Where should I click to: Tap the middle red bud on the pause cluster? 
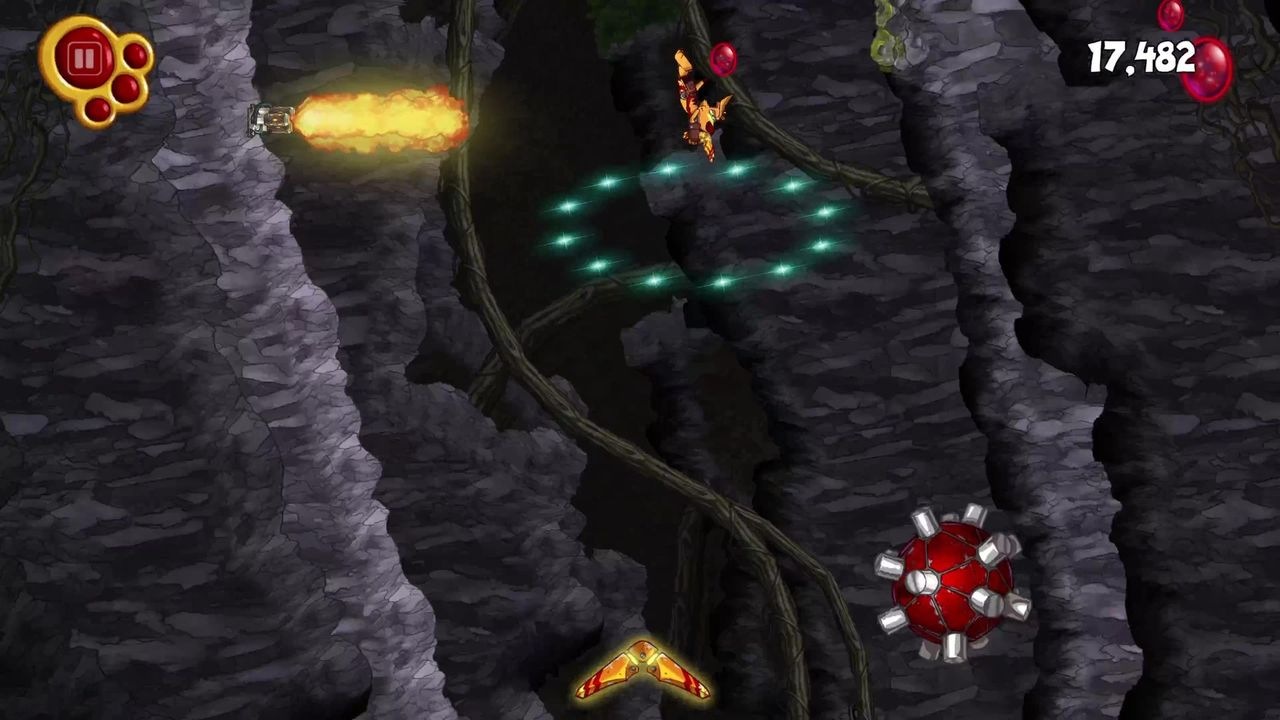125,86
